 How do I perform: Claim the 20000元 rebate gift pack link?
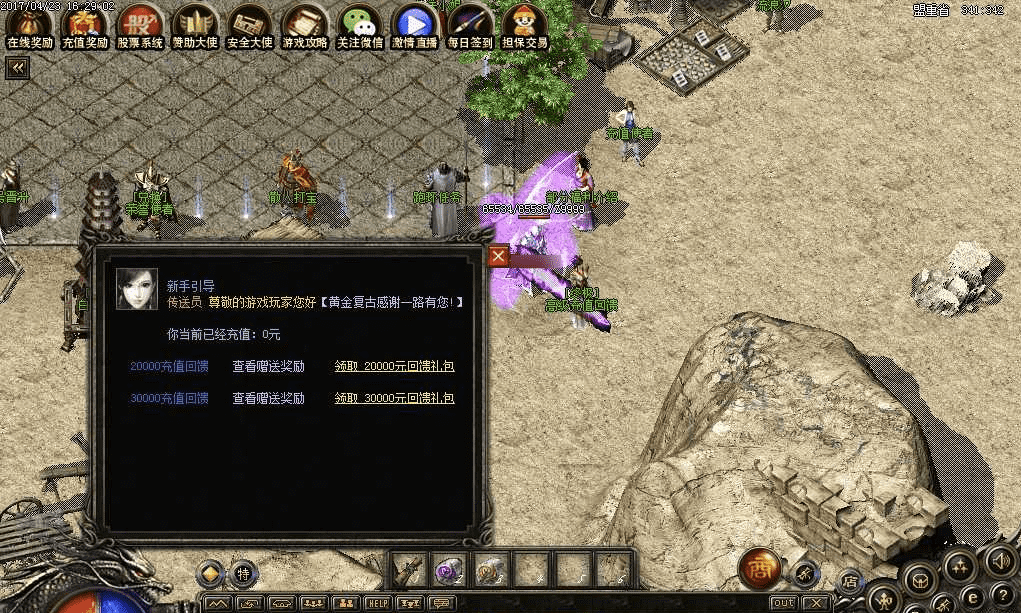[x=394, y=367]
